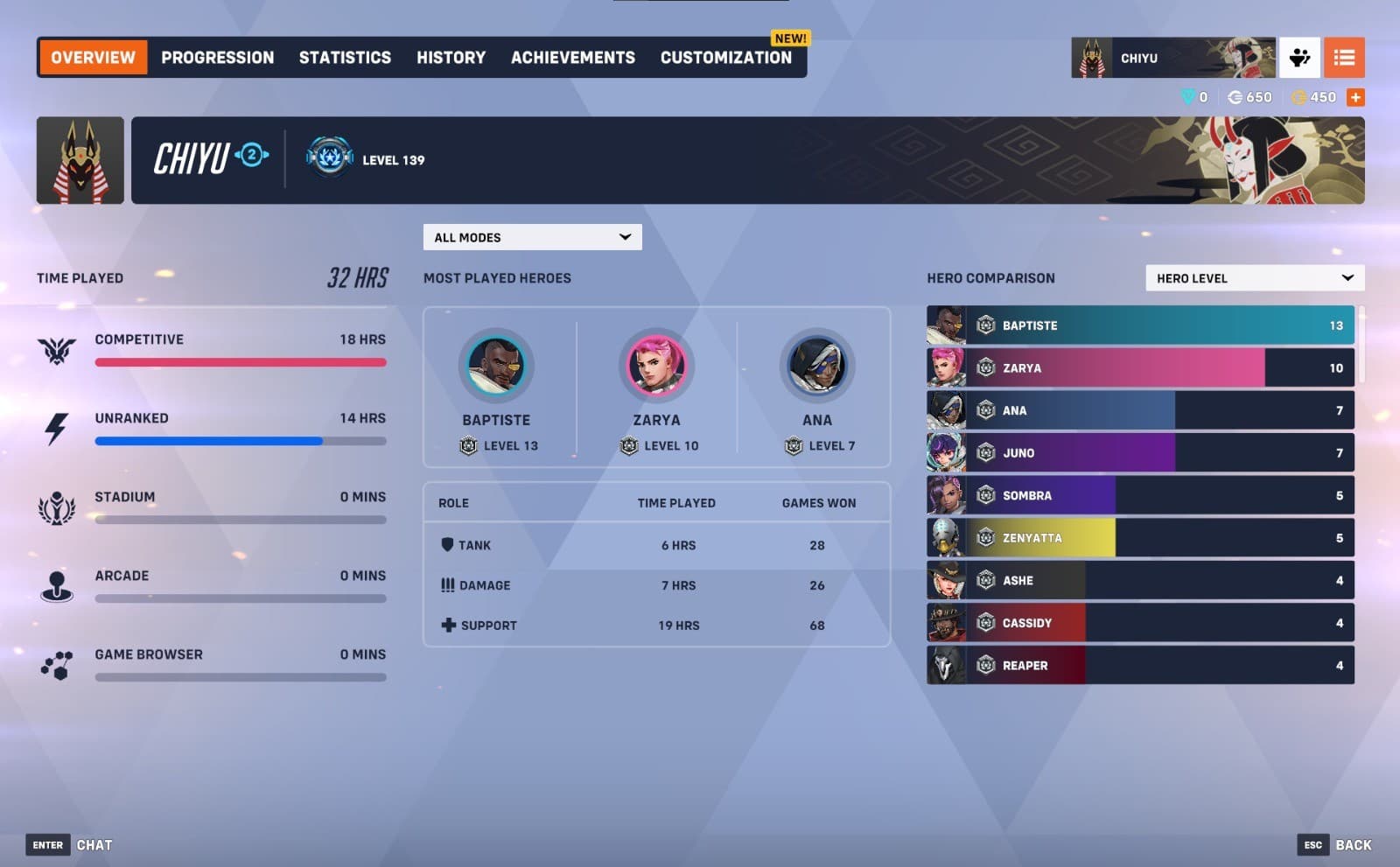1400x867 pixels.
Task: Select Baptiste's hero portrait
Action: pyautogui.click(x=497, y=368)
